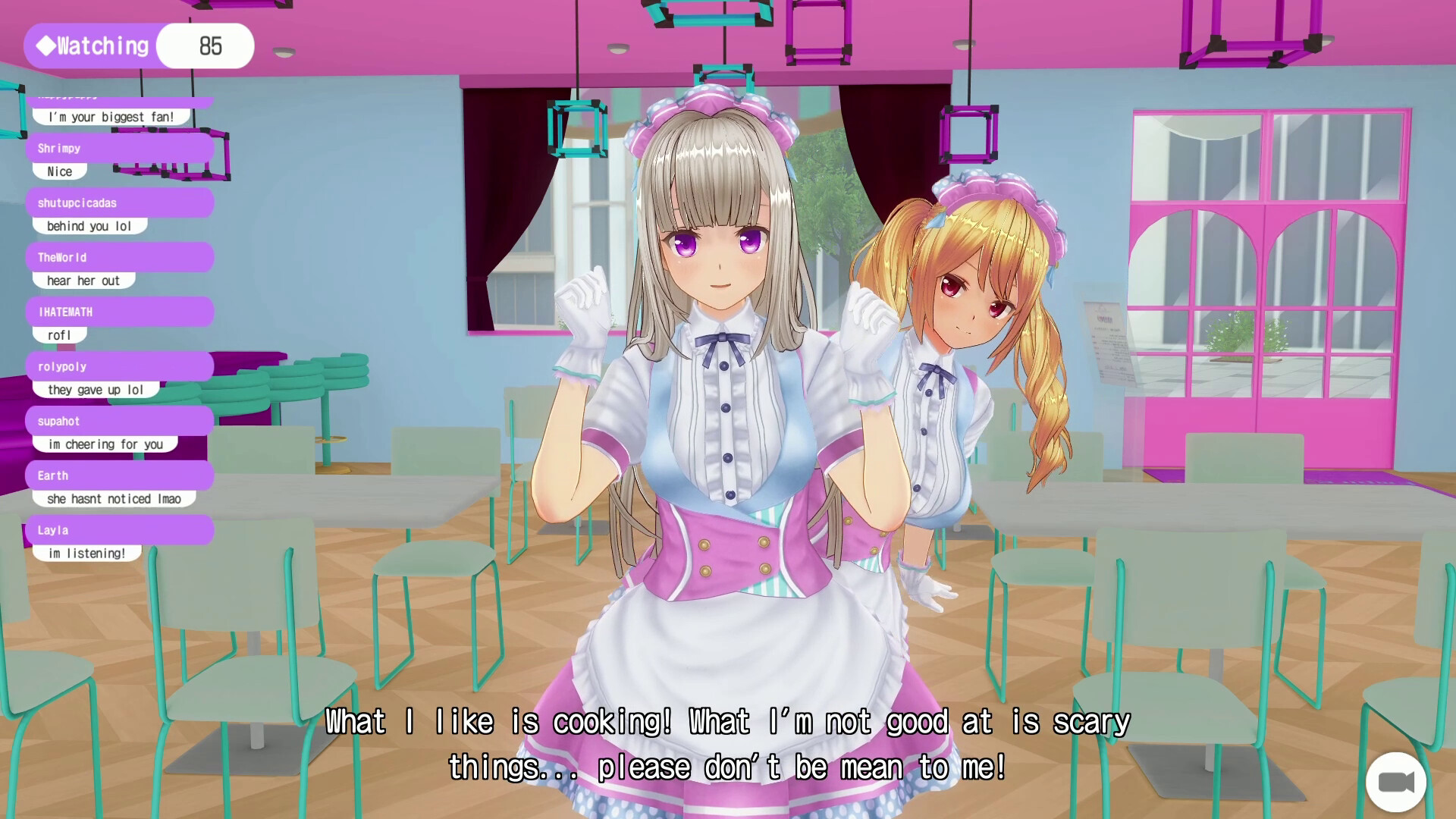Open the chat feed panel on the left
This screenshot has width=1456, height=819.
point(121,326)
